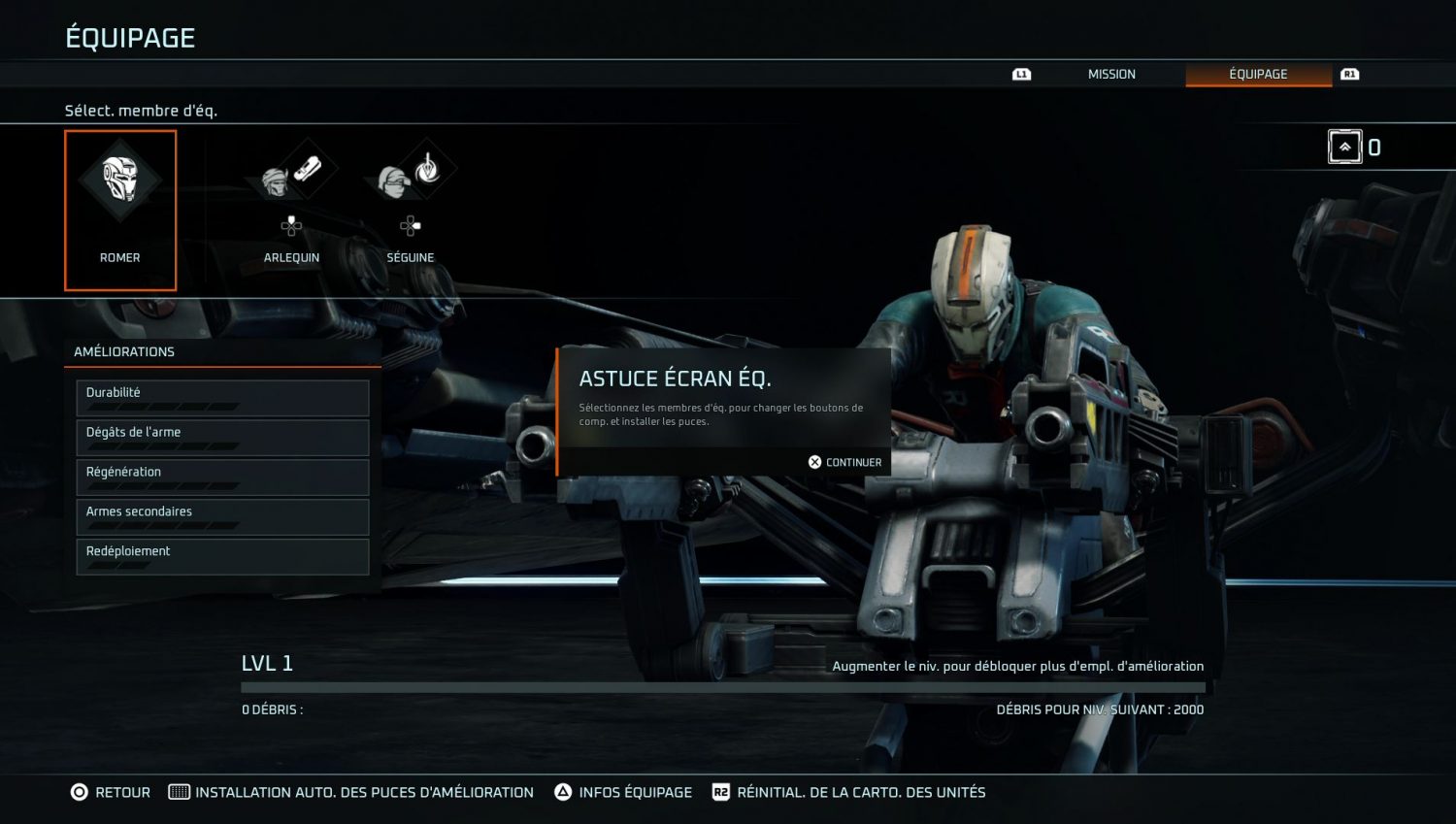The height and width of the screenshot is (824, 1456).
Task: Go back with Retour
Action: [111, 792]
